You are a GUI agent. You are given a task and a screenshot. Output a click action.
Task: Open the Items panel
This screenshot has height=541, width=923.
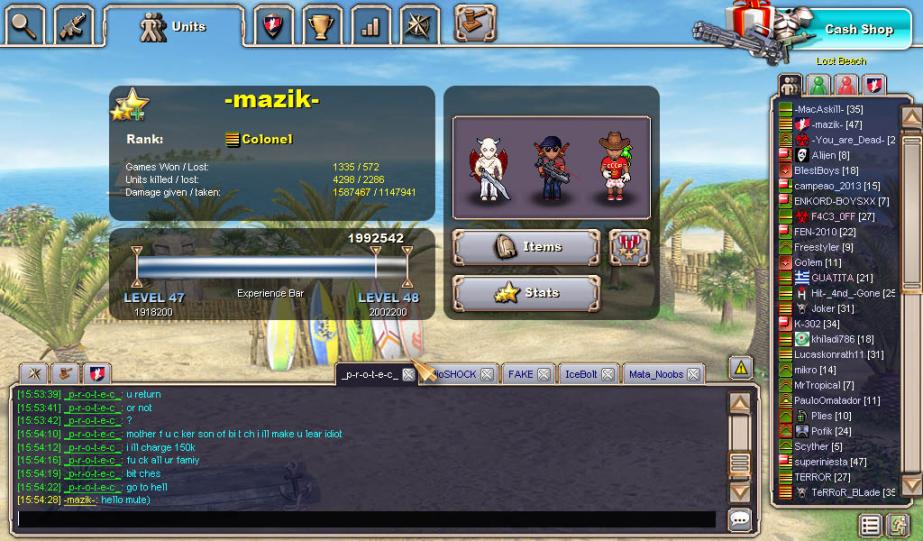(x=526, y=247)
